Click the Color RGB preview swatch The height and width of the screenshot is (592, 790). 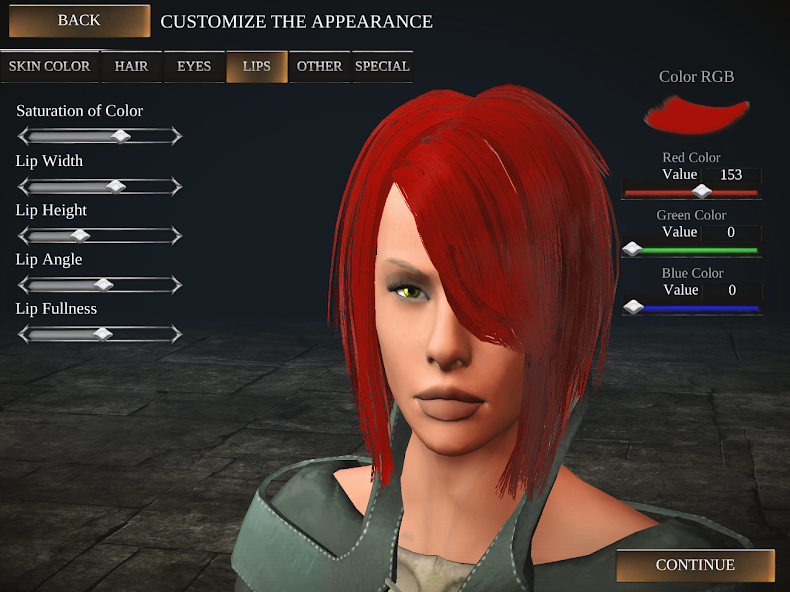point(696,114)
